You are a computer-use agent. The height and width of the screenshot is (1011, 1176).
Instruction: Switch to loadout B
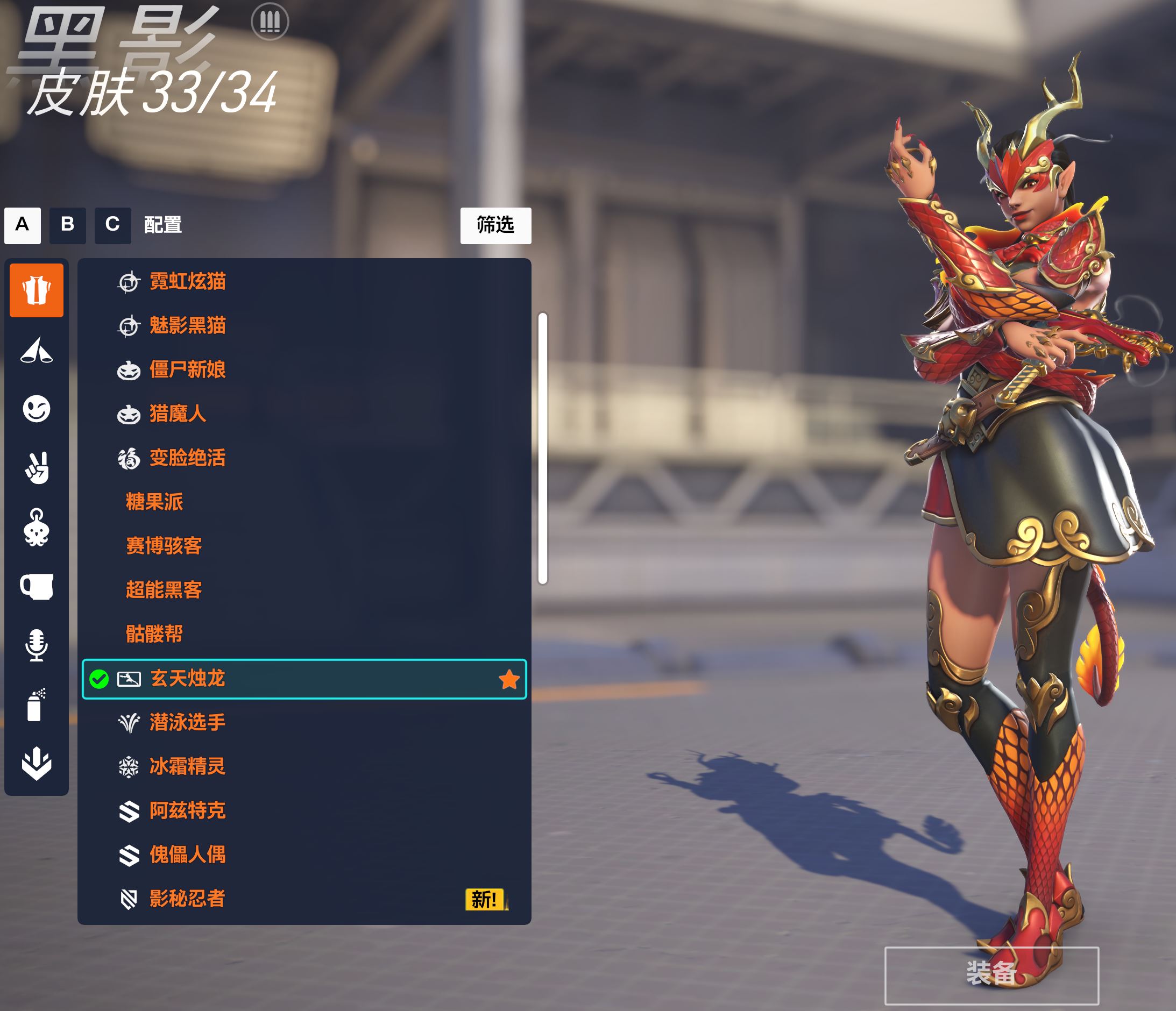pyautogui.click(x=68, y=225)
